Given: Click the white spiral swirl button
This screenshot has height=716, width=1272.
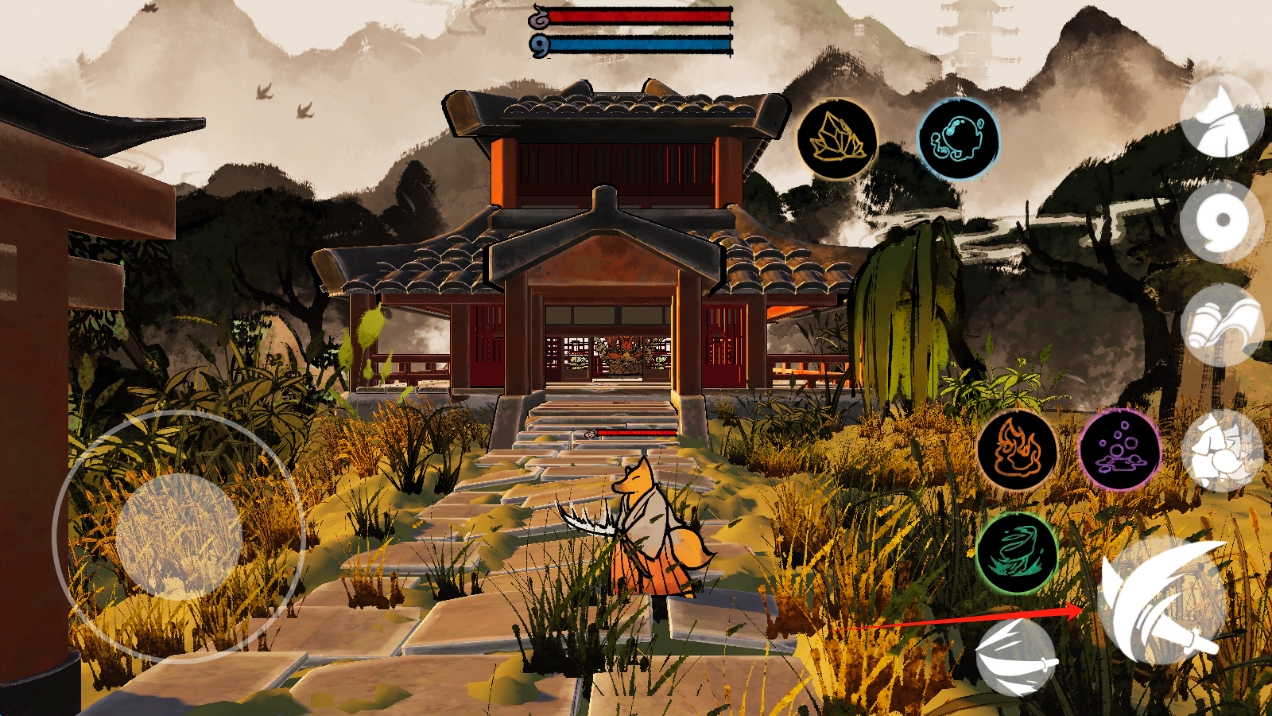Looking at the screenshot, I should click(x=1222, y=221).
